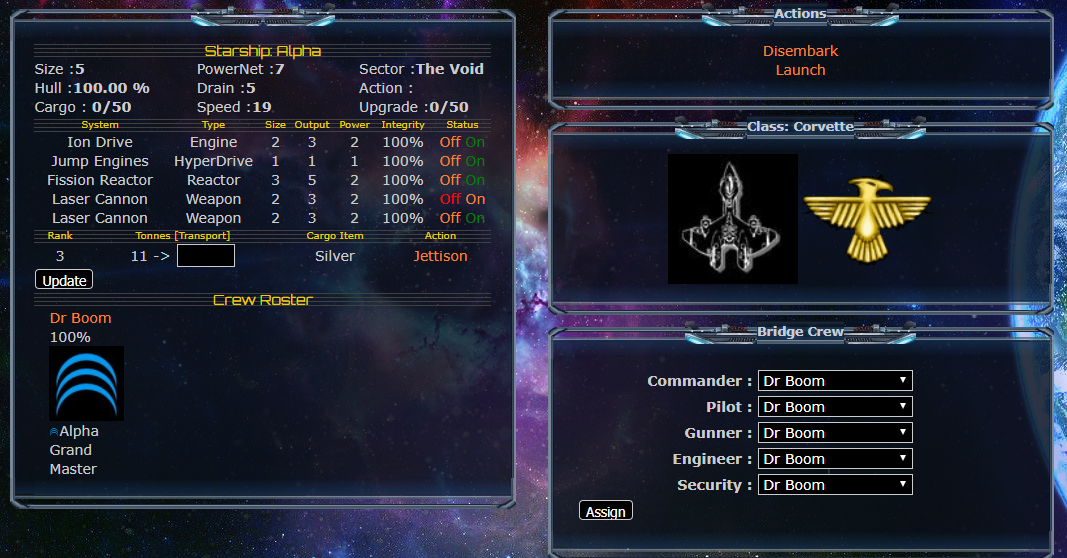Select the Corvette ship image
The width and height of the screenshot is (1067, 558).
pyautogui.click(x=732, y=218)
